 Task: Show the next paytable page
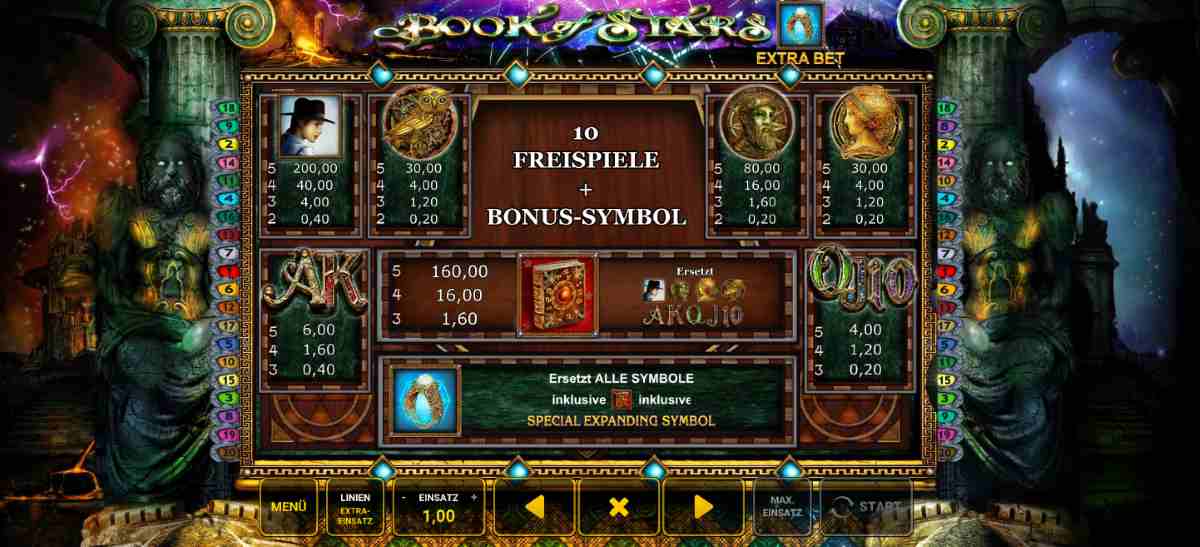point(703,507)
